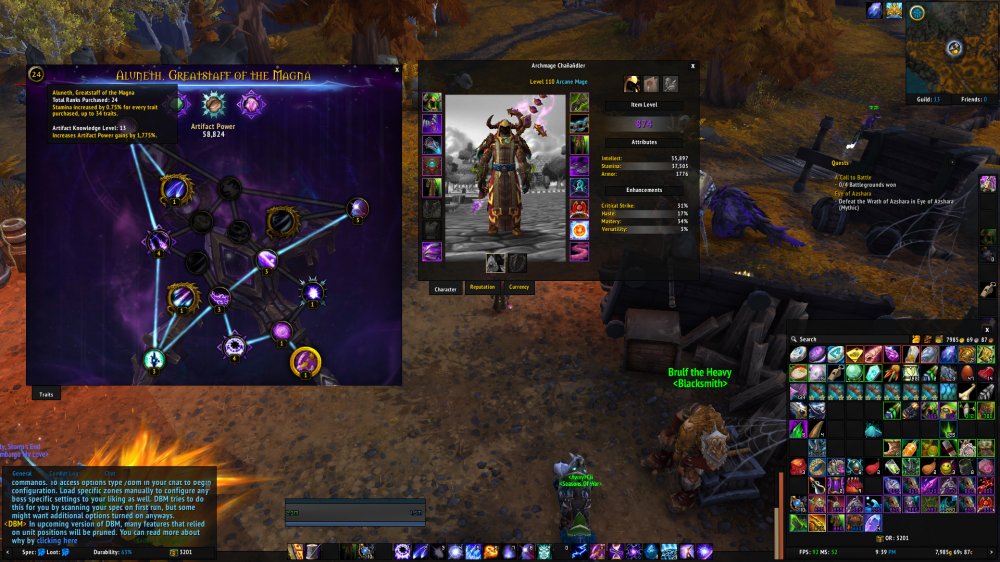Select the Character tab
1000x562 pixels.
point(445,289)
